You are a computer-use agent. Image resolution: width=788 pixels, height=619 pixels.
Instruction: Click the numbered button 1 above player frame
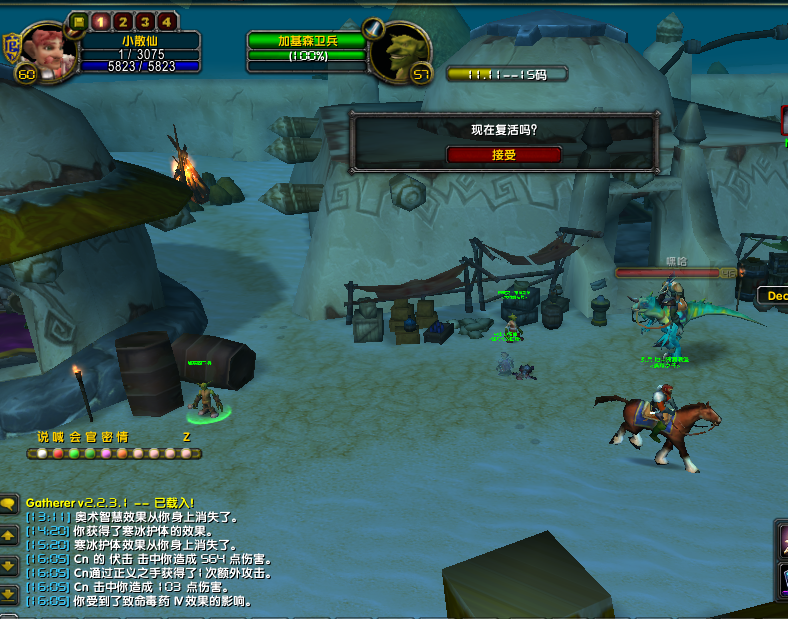(x=101, y=21)
